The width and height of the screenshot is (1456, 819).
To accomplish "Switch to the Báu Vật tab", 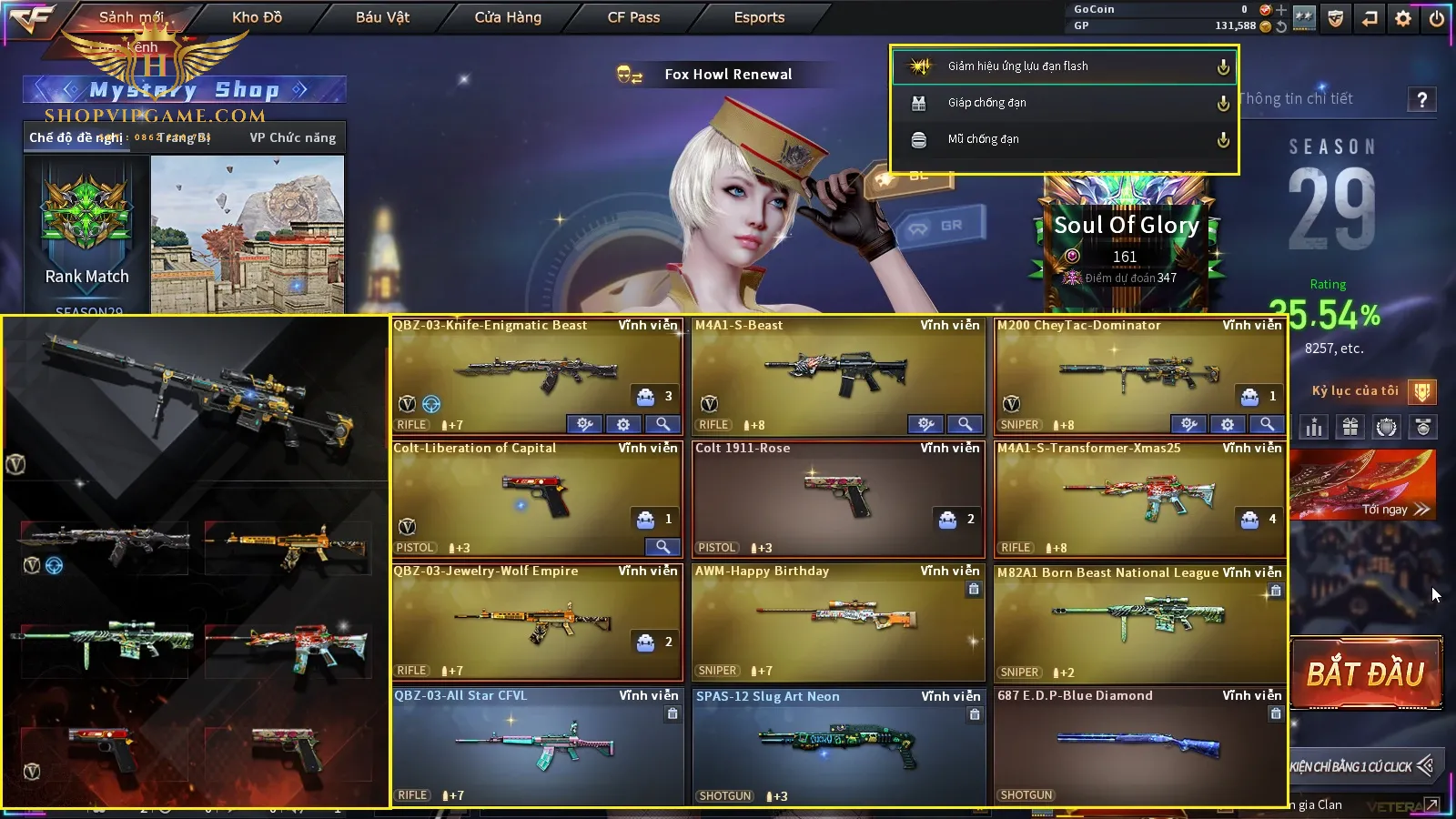I will click(382, 17).
